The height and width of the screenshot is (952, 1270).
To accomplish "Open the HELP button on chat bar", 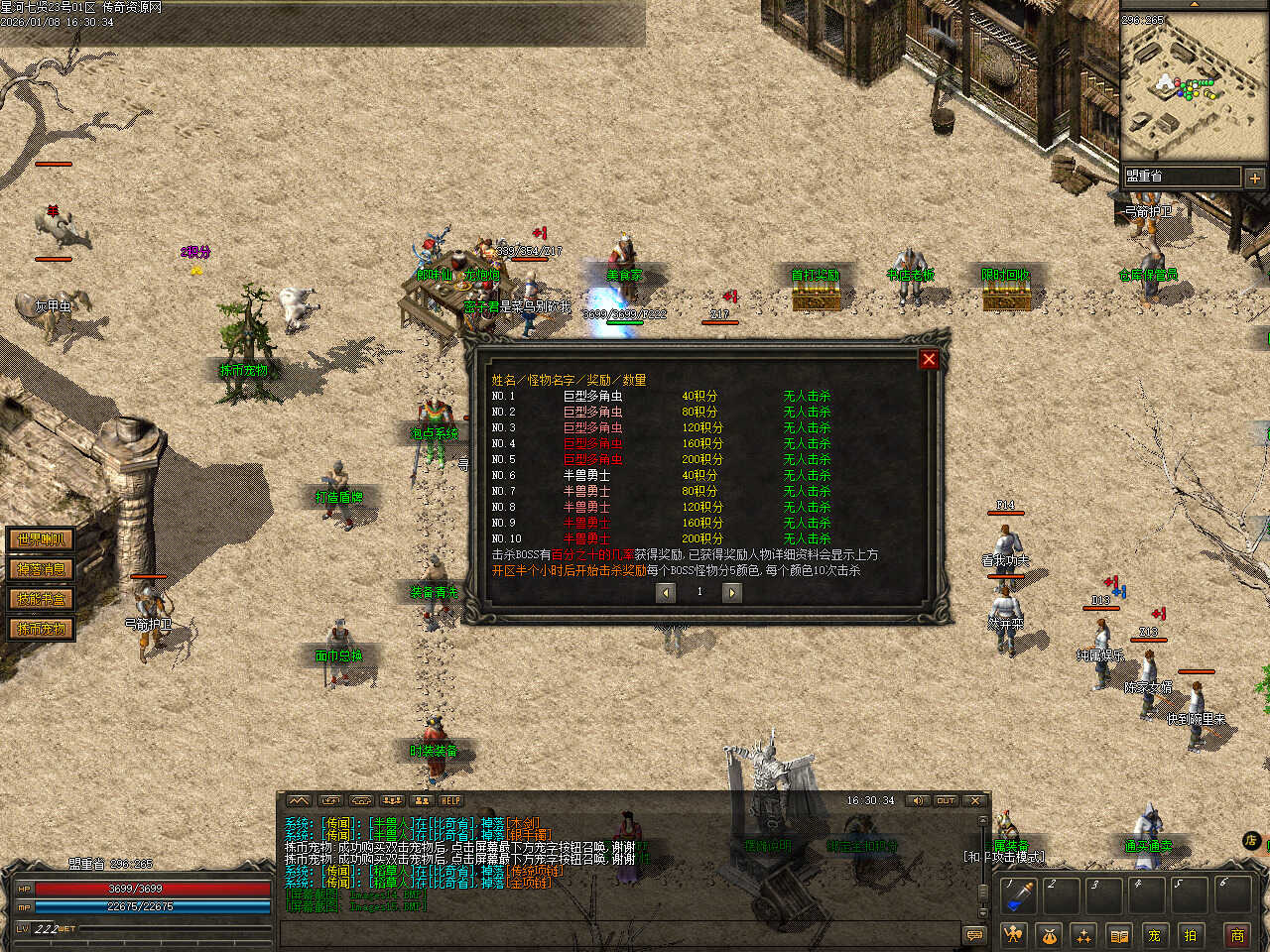I will [451, 800].
